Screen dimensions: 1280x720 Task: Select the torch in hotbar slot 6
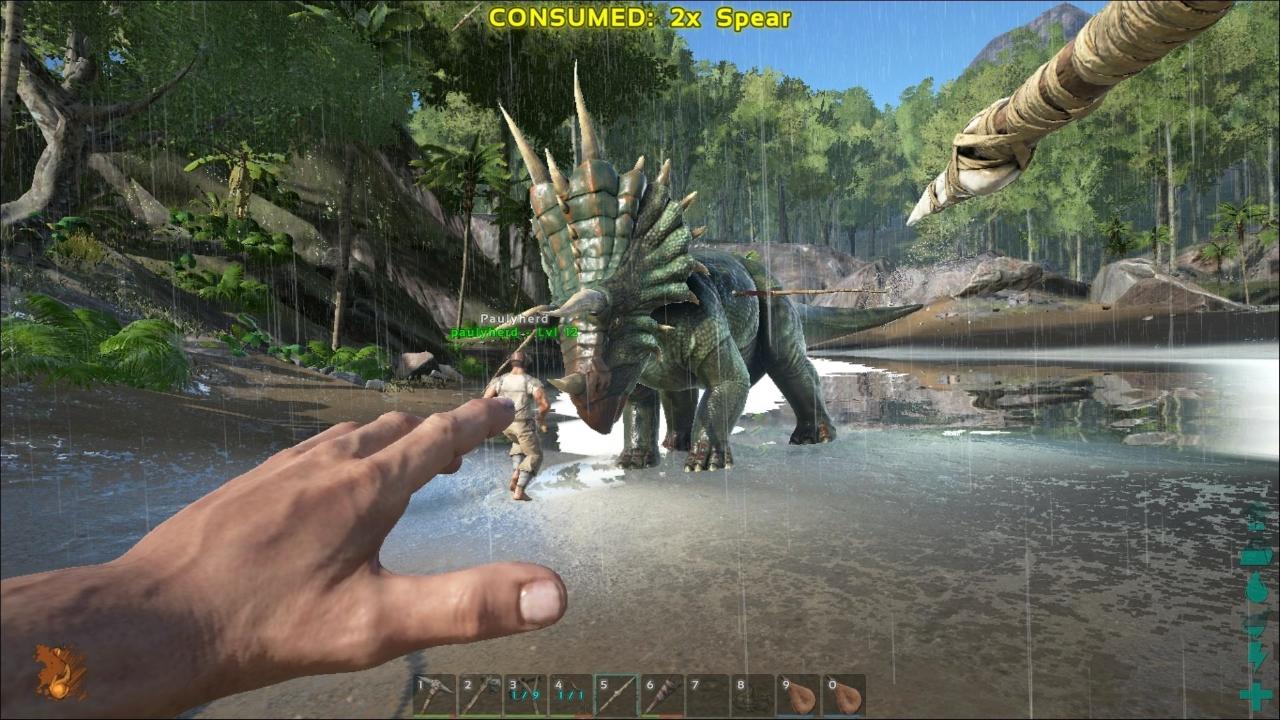click(x=665, y=693)
